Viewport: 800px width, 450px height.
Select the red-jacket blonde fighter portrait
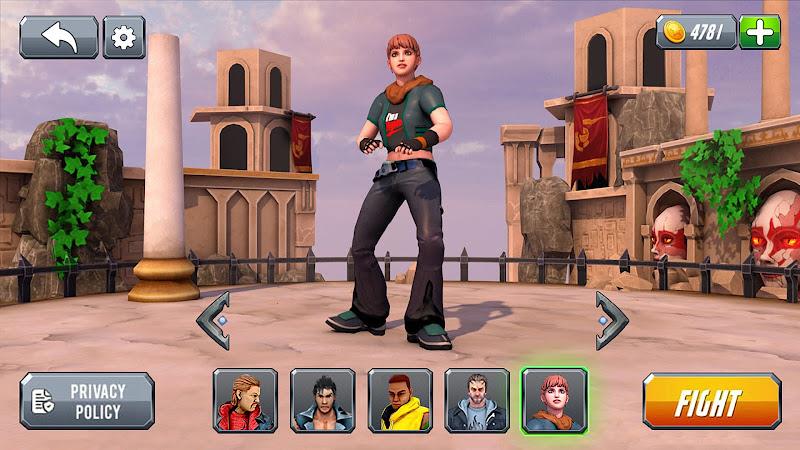click(x=245, y=400)
